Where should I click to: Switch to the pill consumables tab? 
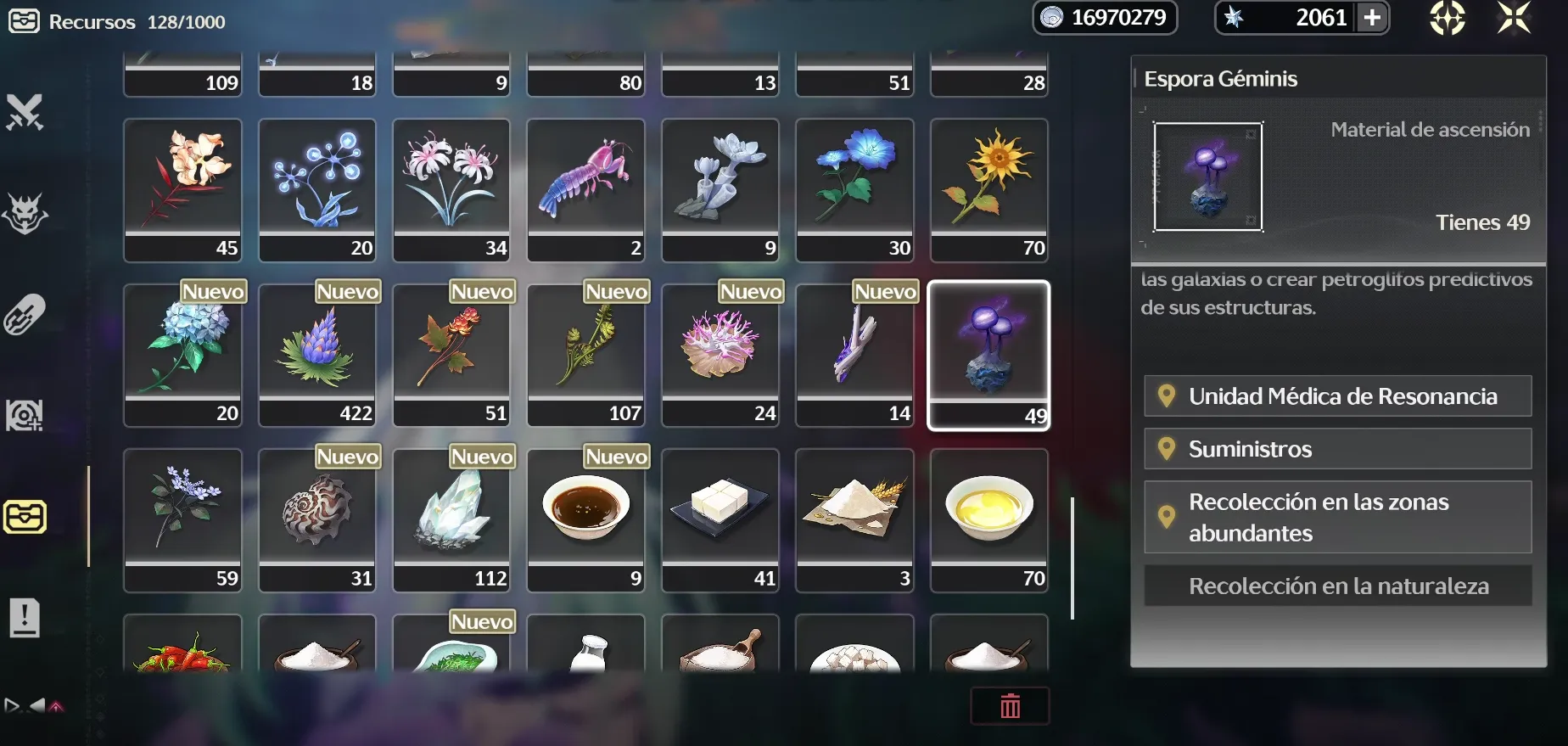[25, 315]
